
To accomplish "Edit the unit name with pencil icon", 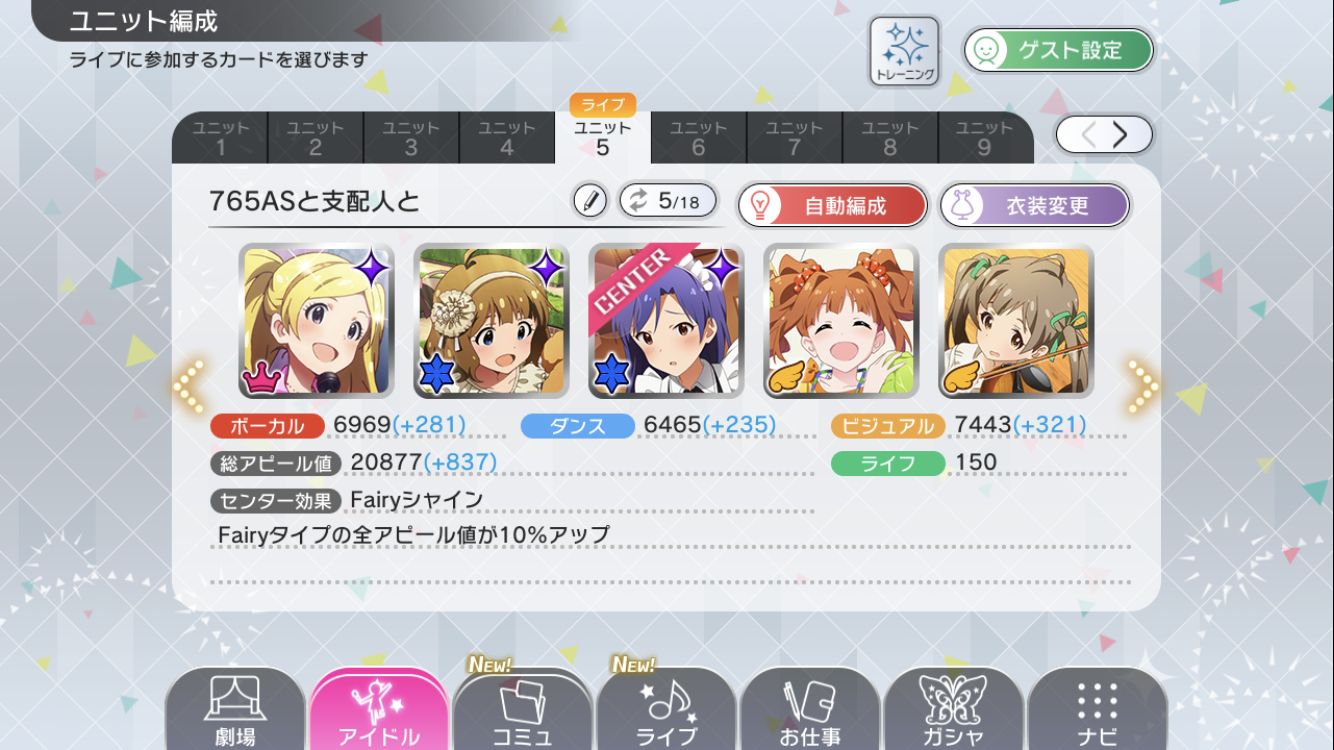I will [590, 201].
